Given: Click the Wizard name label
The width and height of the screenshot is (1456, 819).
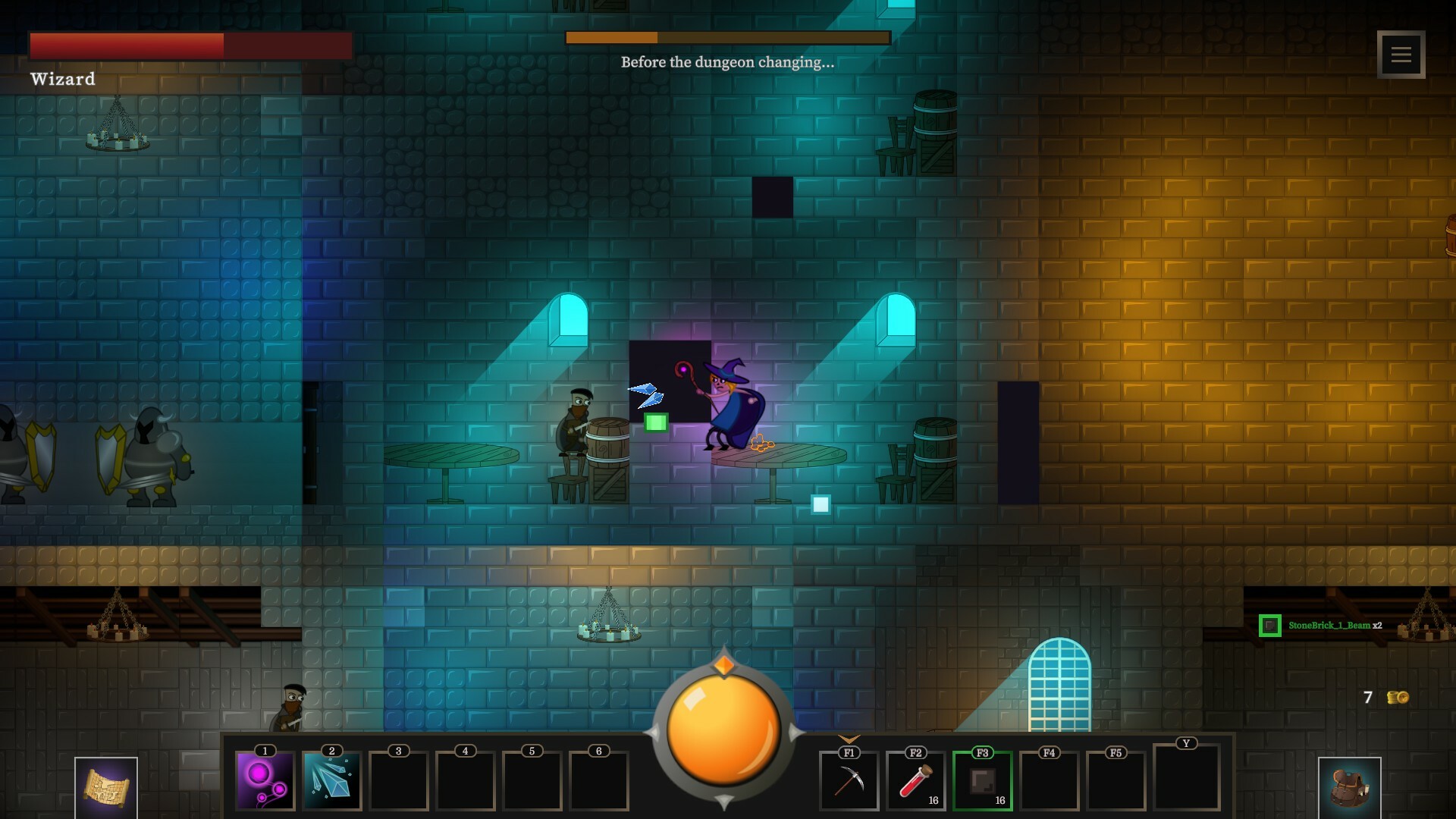Looking at the screenshot, I should pos(63,78).
